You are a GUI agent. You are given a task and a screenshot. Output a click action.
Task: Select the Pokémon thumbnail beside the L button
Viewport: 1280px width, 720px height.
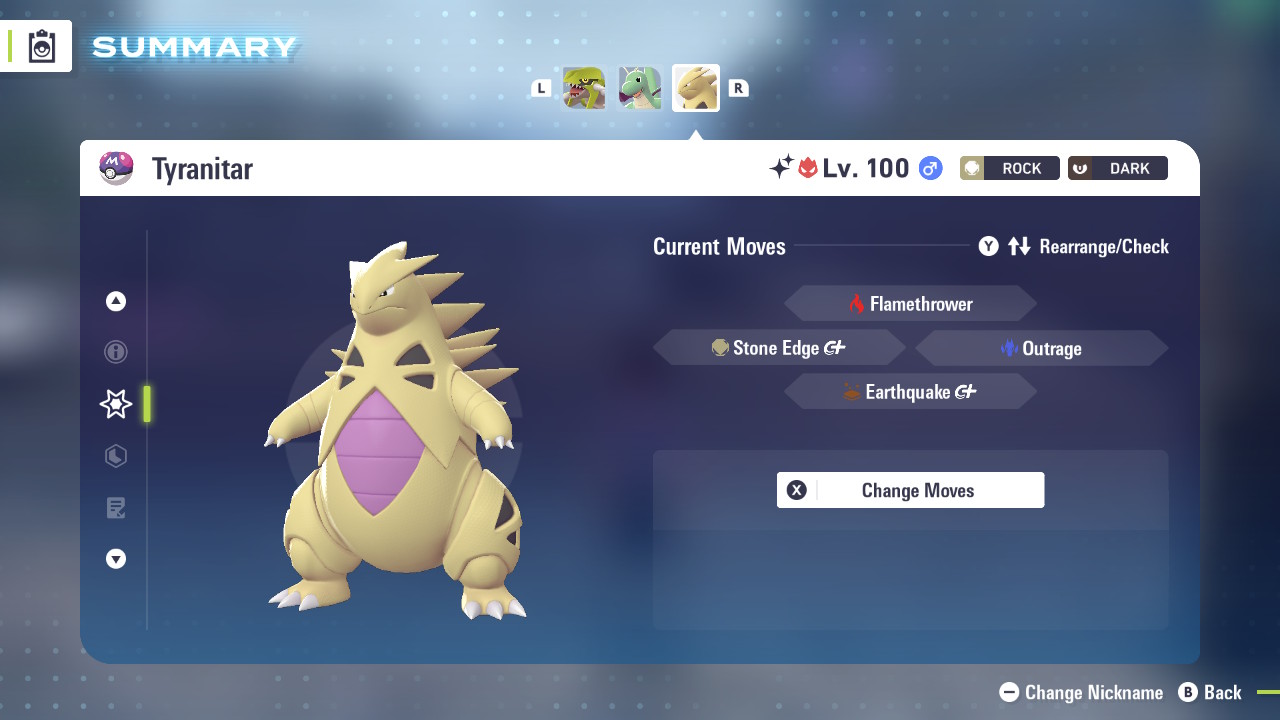(583, 87)
